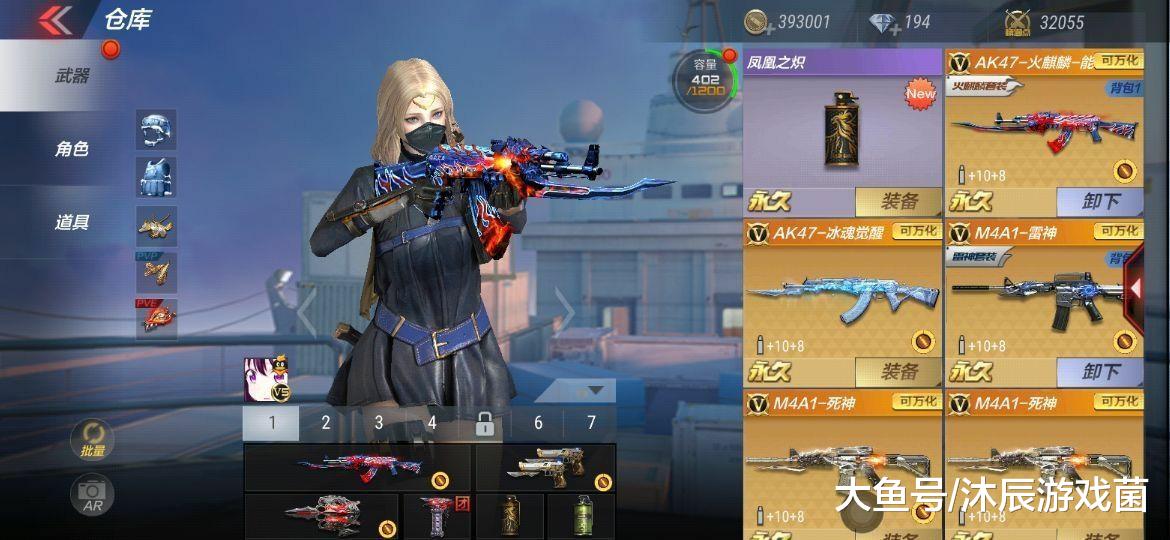Switch to loadout bag 6
This screenshot has width=1170, height=540.
click(538, 423)
